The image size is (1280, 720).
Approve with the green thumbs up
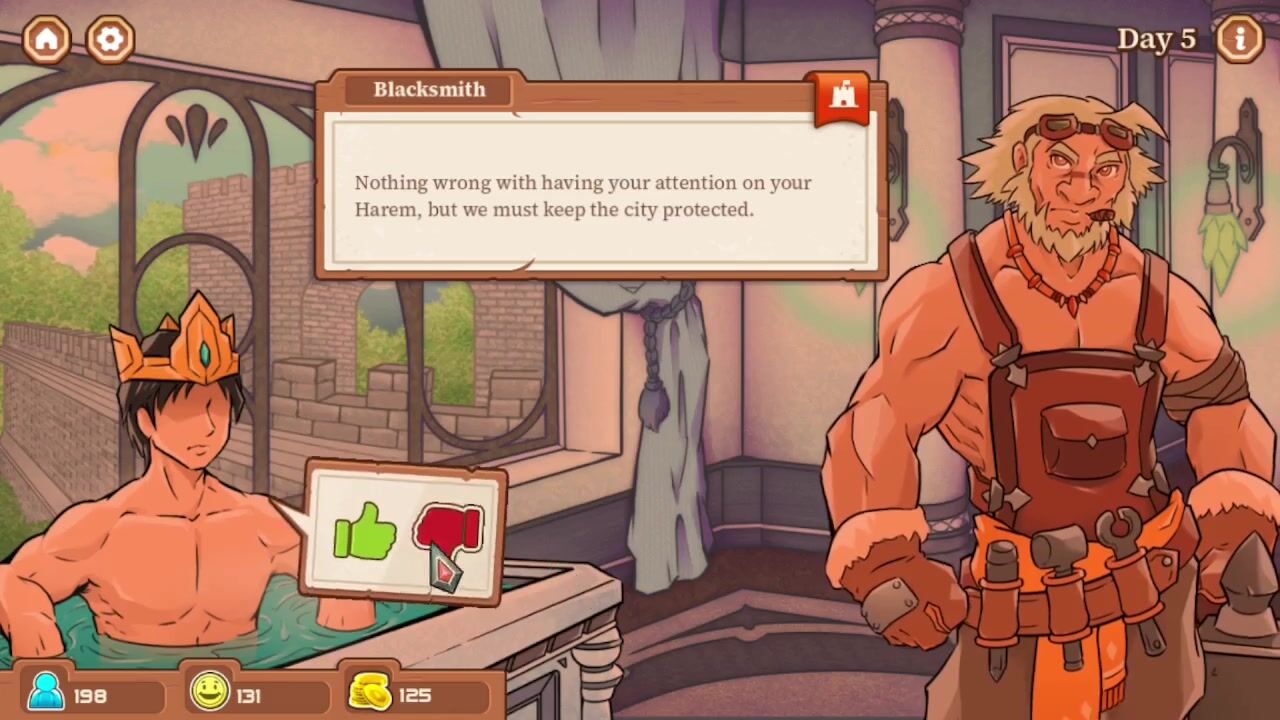[x=365, y=532]
